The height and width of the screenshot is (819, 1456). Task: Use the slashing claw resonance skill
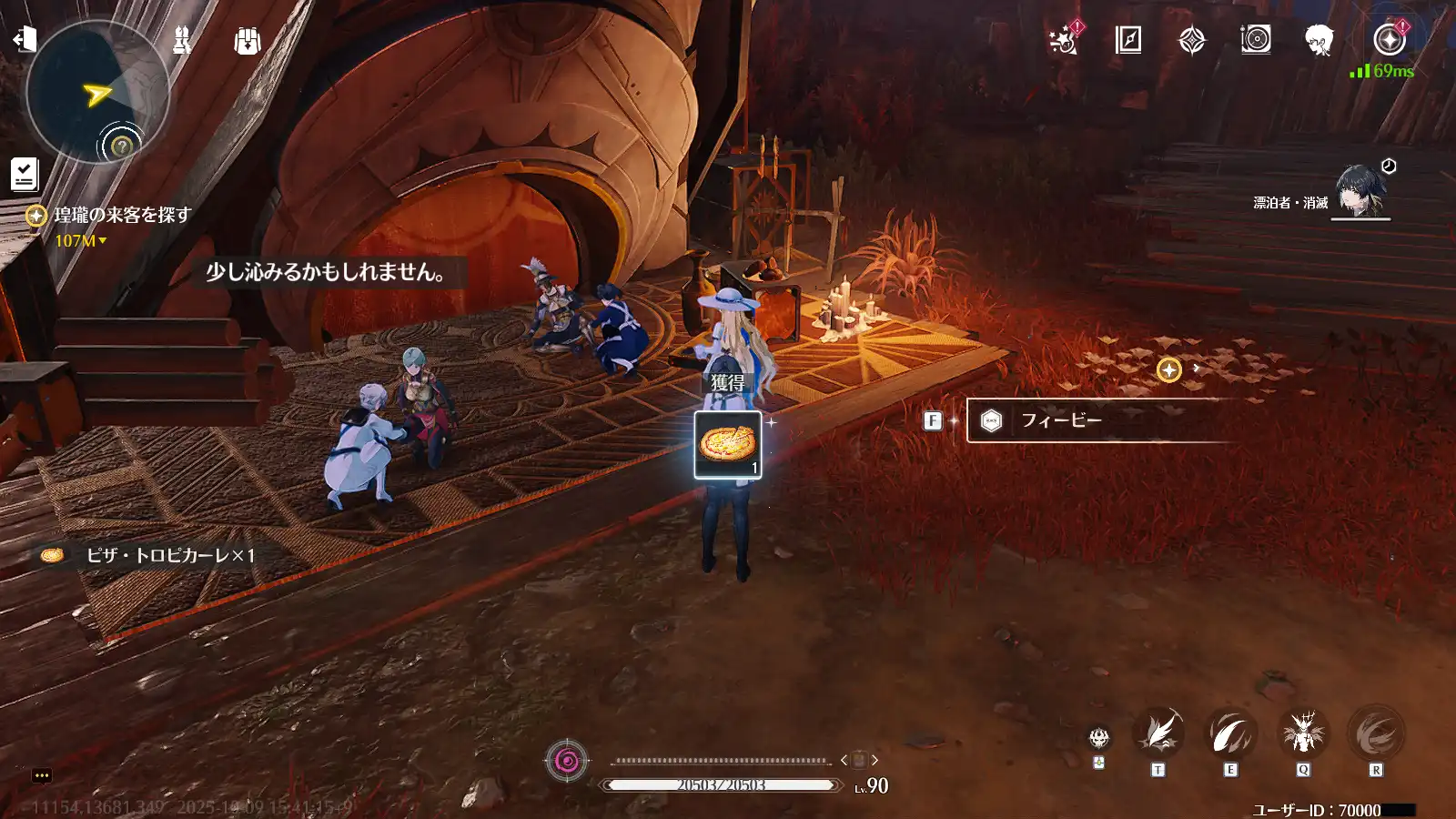pos(1230,733)
